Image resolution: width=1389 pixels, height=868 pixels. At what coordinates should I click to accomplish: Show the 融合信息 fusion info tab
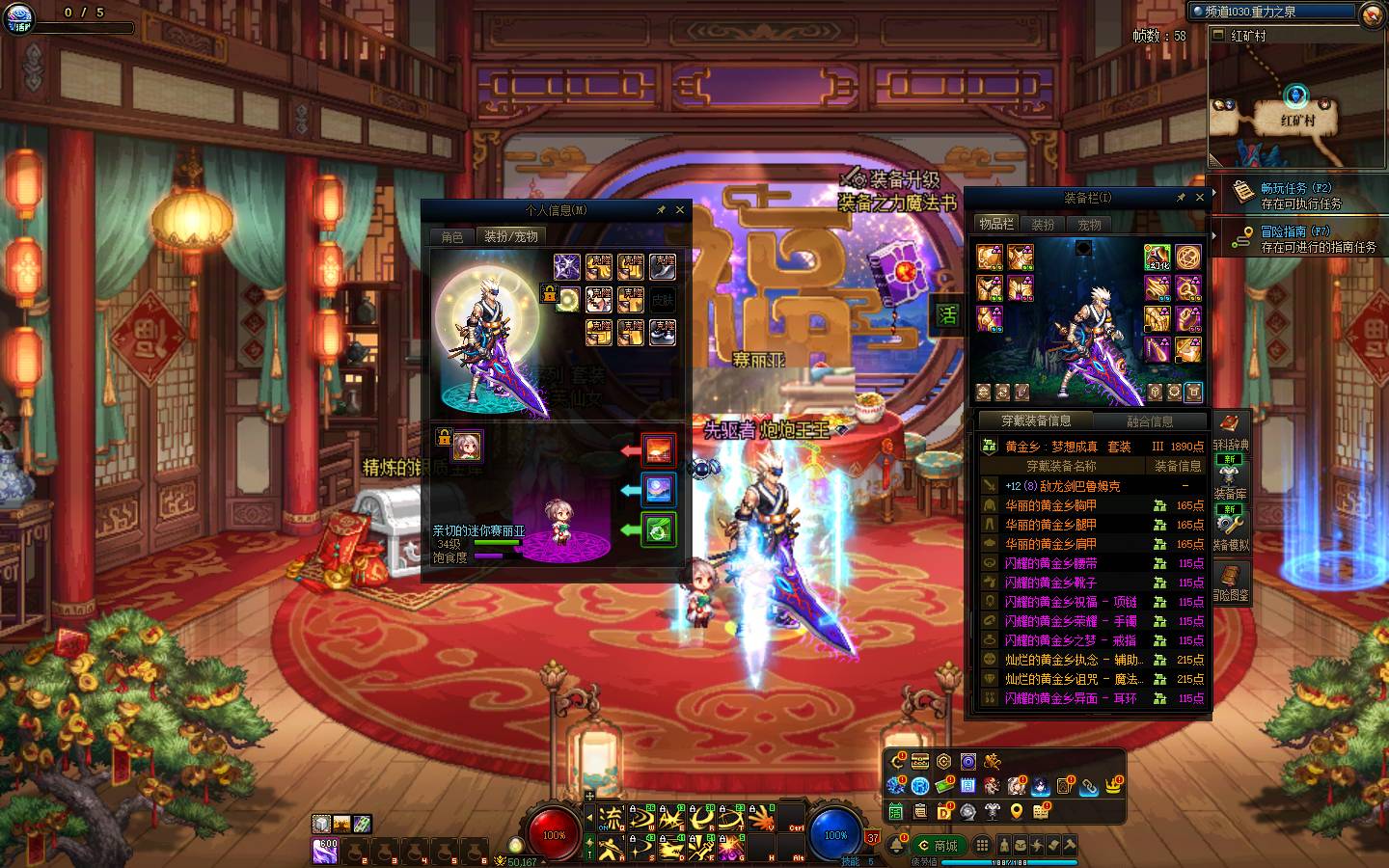(1150, 421)
